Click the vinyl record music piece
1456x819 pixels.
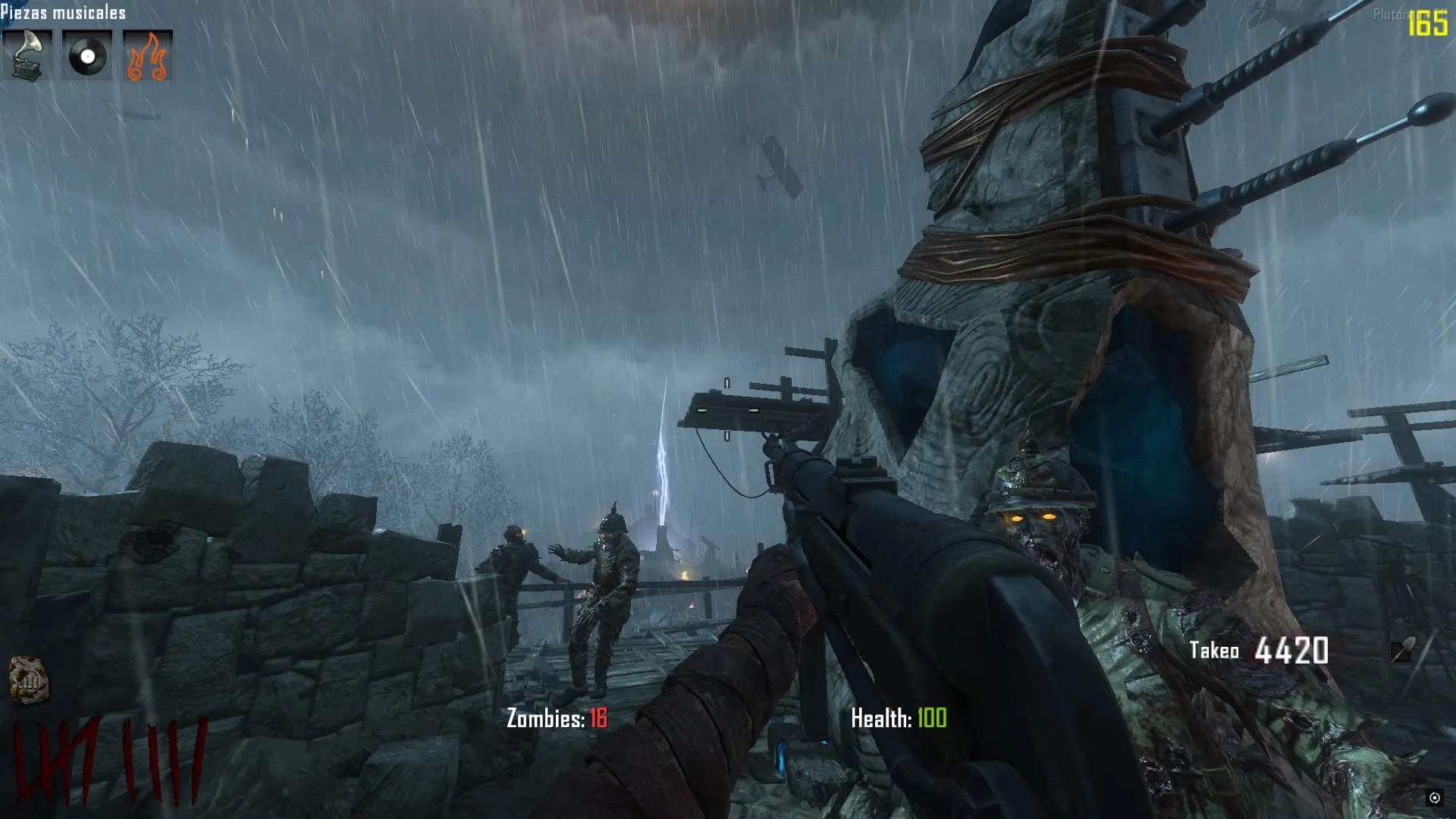87,55
